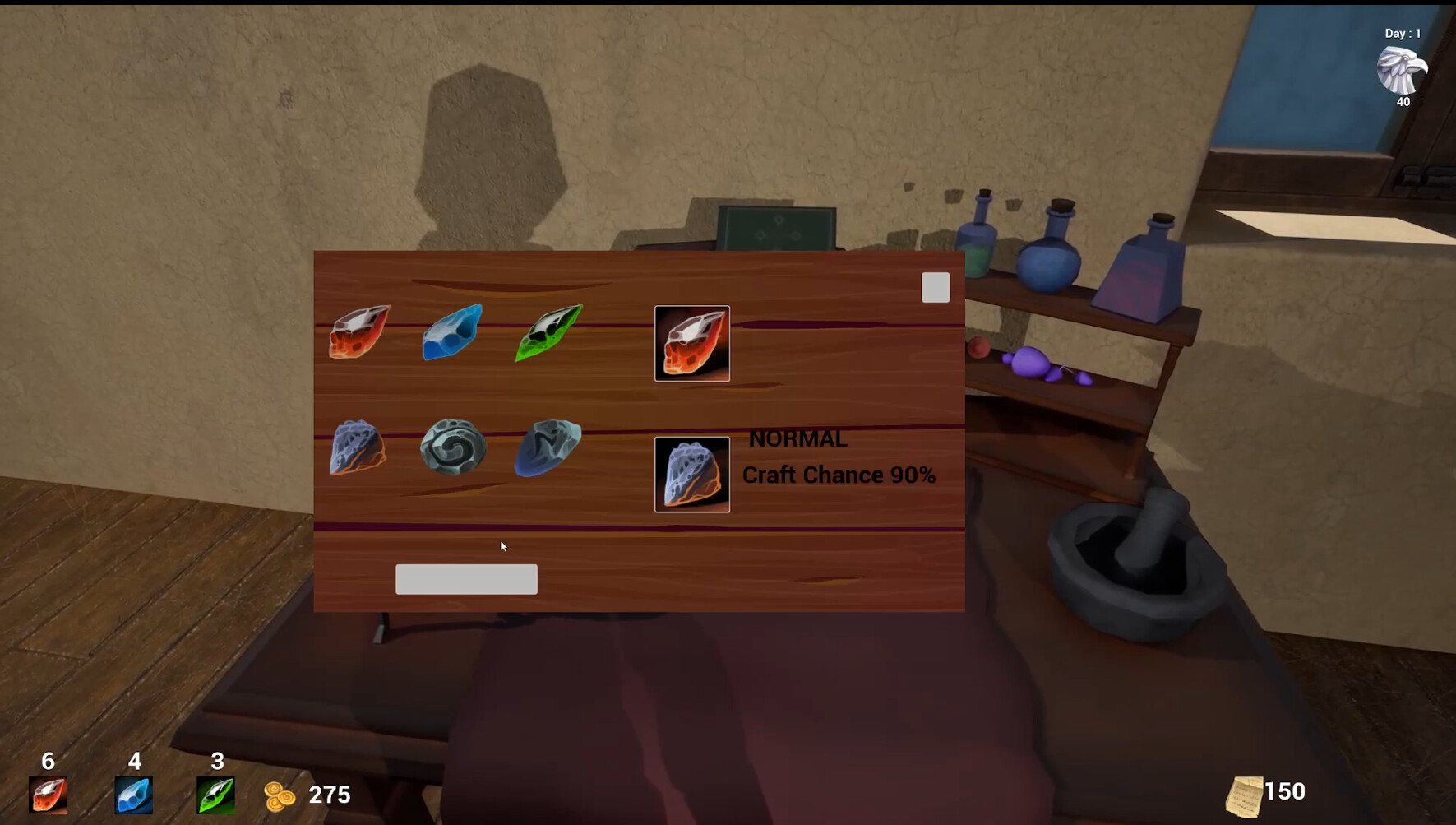
Task: Click the small square button top-right of panel
Action: click(x=935, y=286)
